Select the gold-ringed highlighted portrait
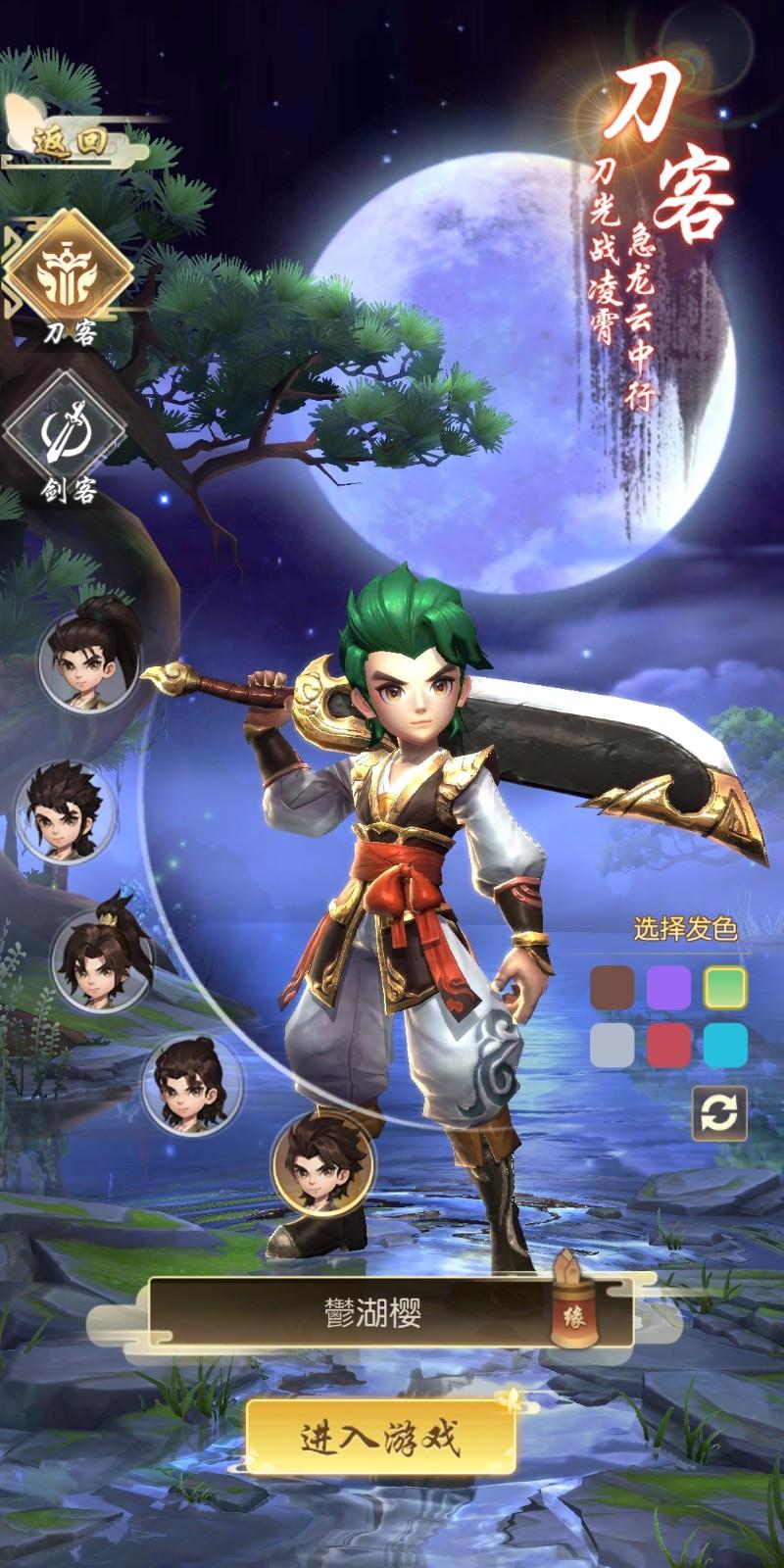The height and width of the screenshot is (1568, 784). point(323,1162)
